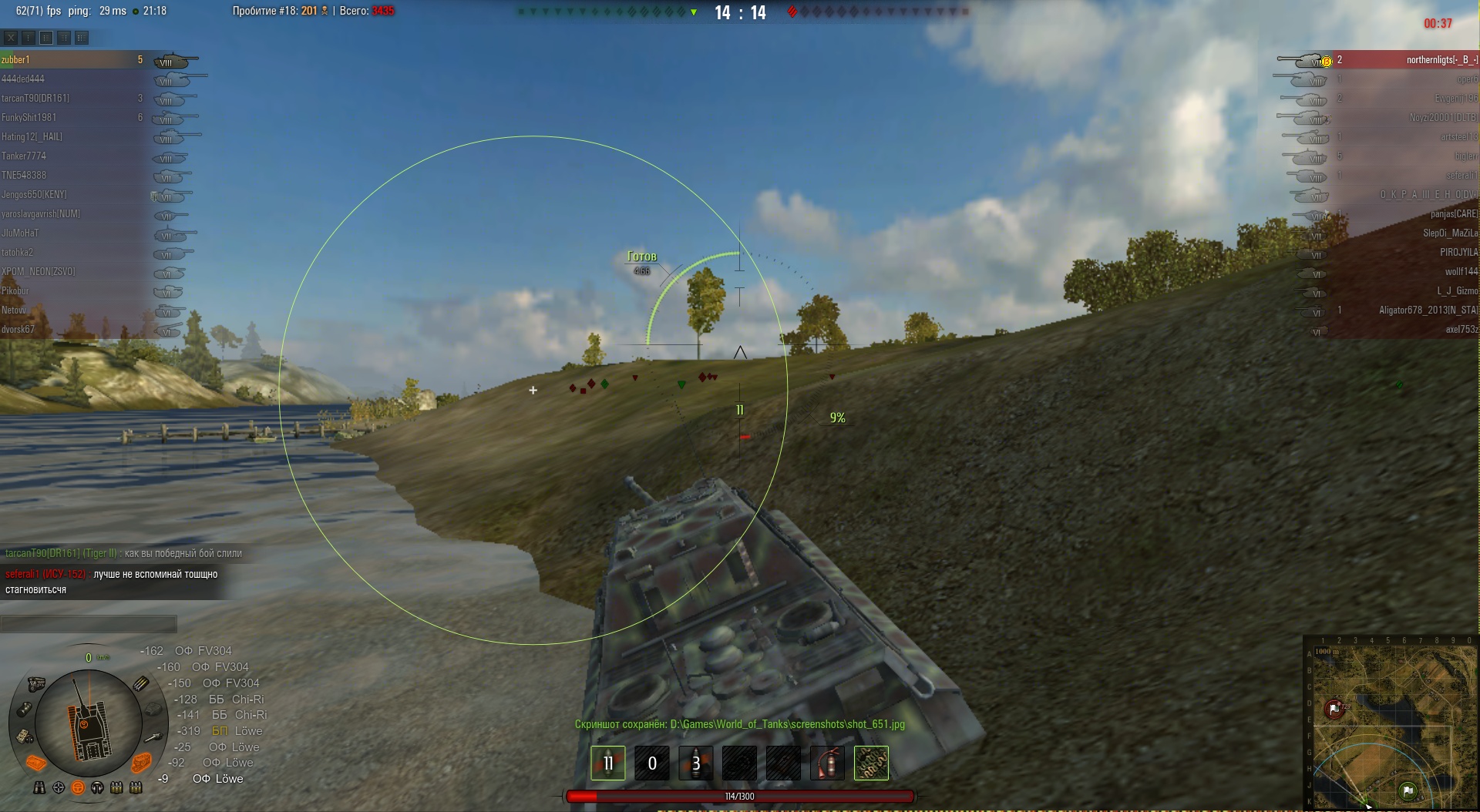Viewport: 1480px width, 812px height.
Task: Click the chat input box
Action: [x=89, y=623]
